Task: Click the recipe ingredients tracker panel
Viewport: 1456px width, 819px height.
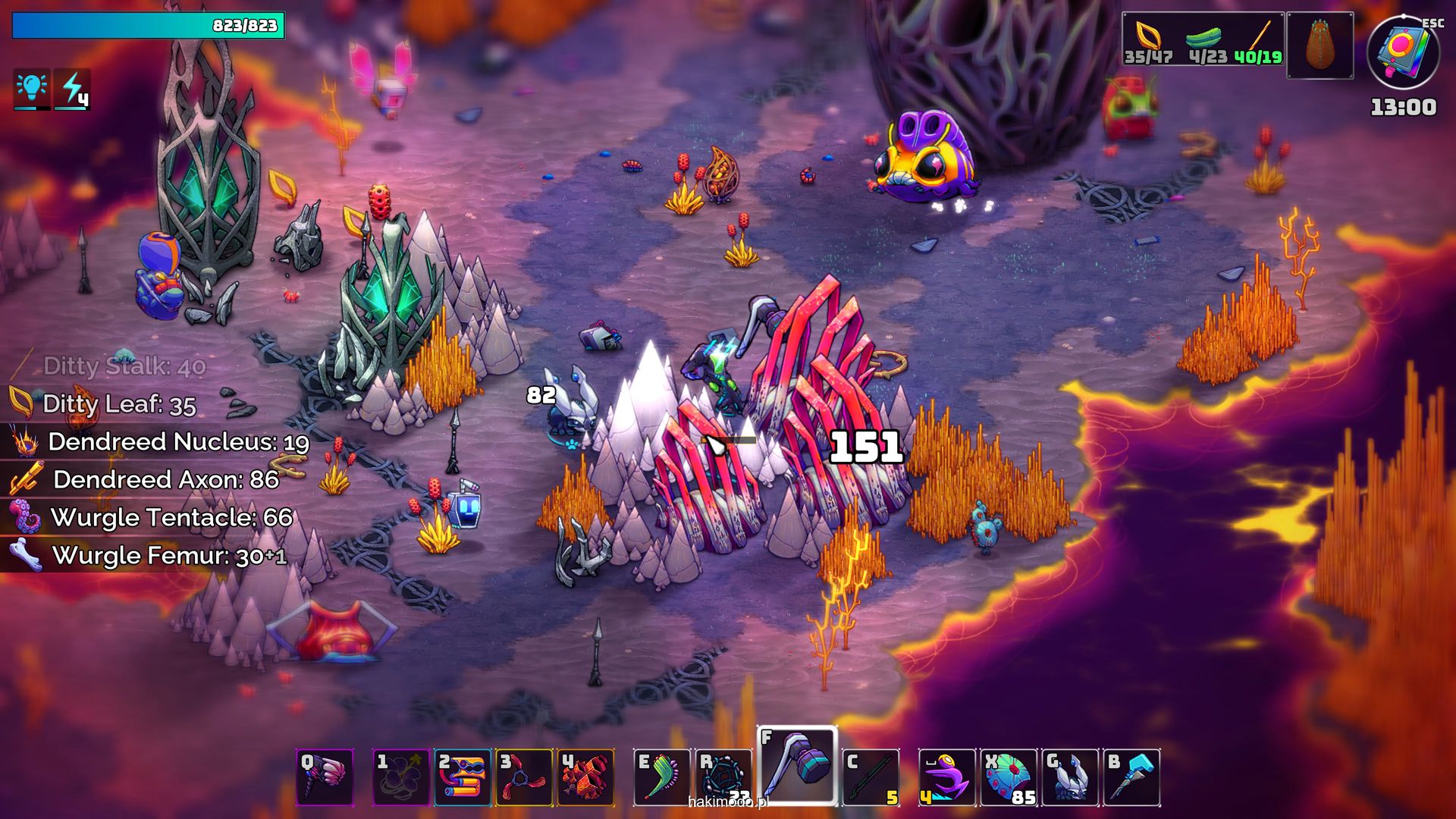Action: point(1203,39)
